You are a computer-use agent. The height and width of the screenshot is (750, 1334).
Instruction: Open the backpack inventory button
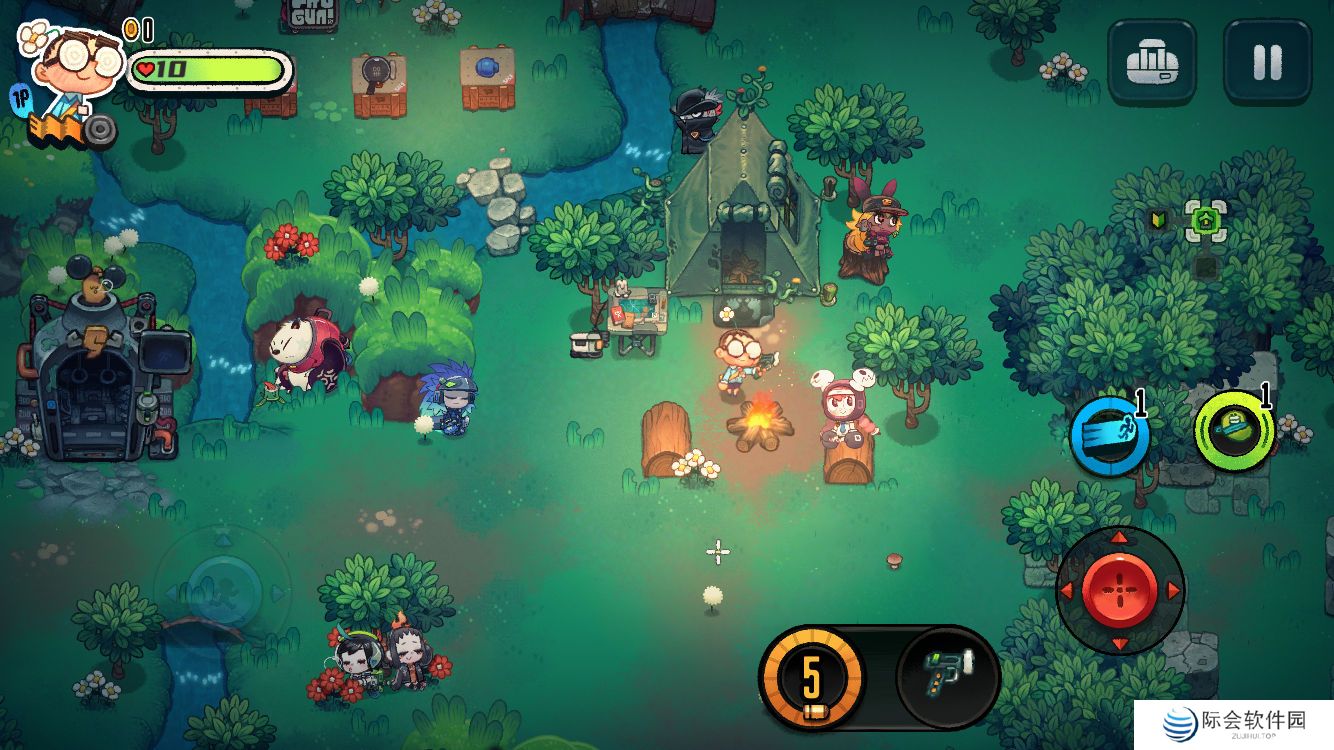[1152, 62]
